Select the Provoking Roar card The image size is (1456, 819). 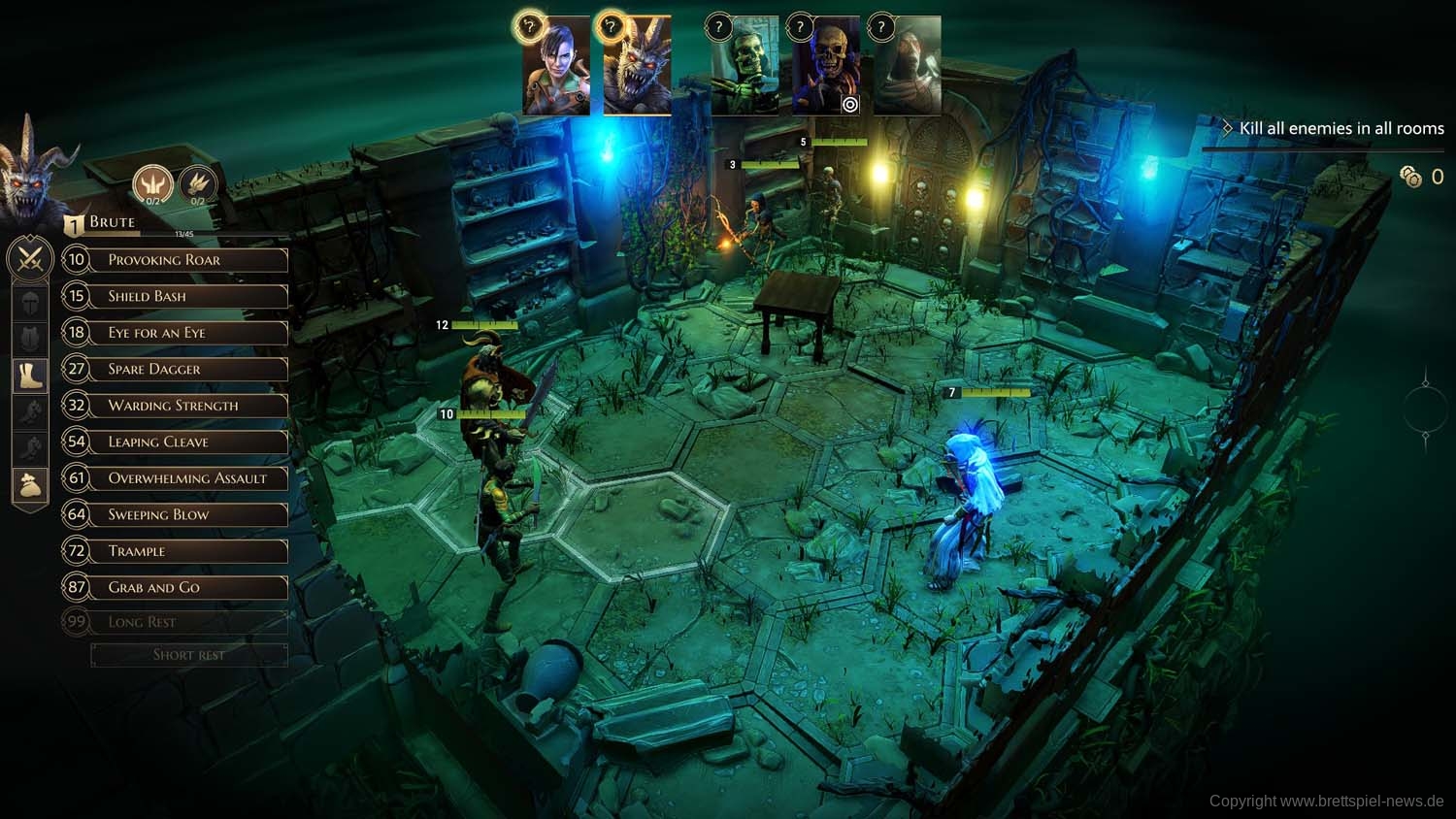[175, 260]
